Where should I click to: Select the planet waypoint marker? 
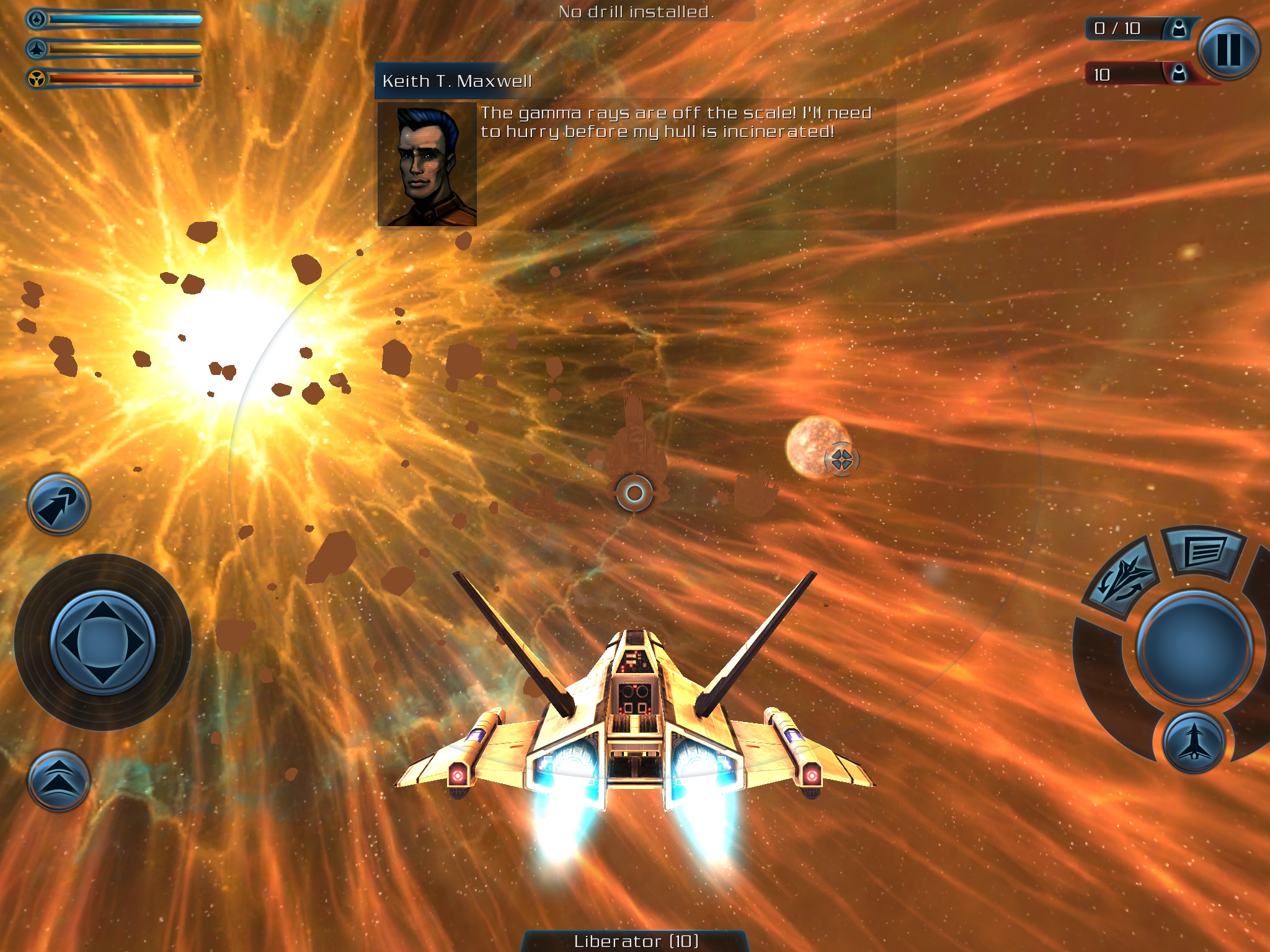point(841,459)
